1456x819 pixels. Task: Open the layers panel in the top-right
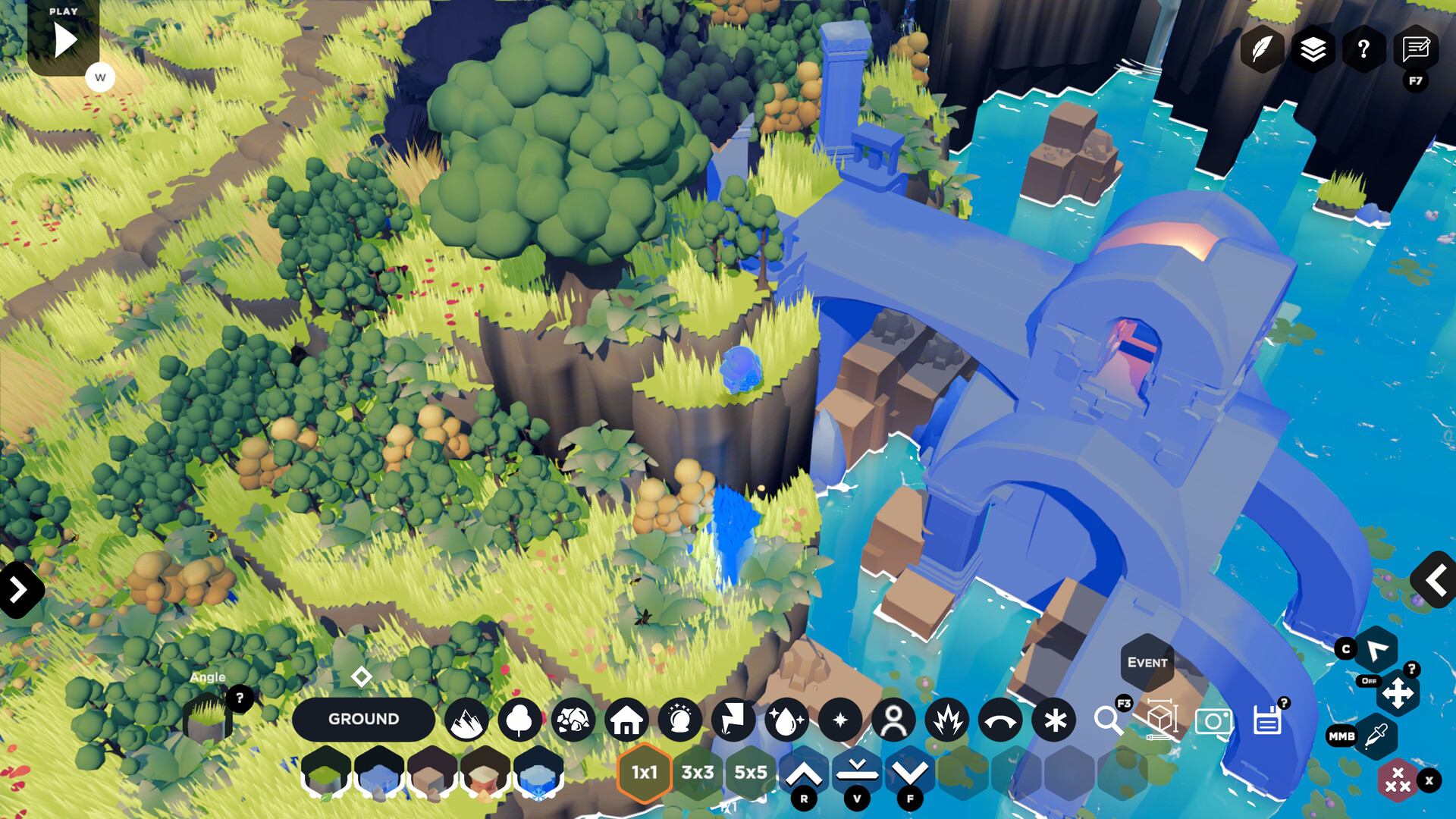coord(1313,49)
